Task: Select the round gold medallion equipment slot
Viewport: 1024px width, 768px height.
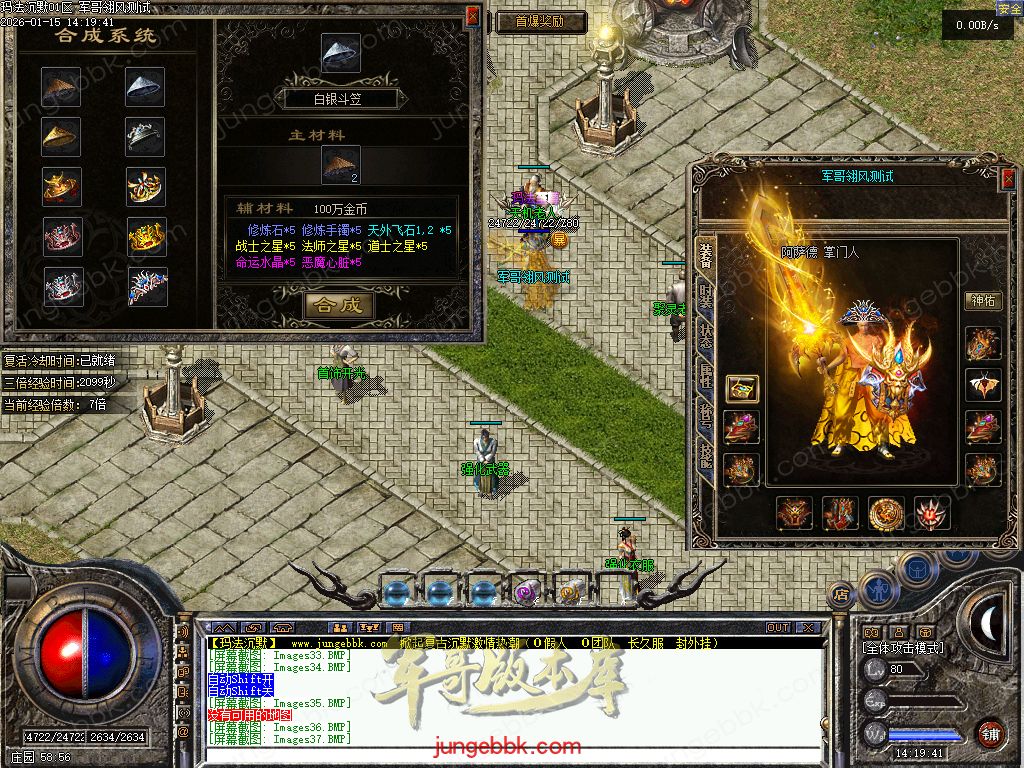Action: [886, 513]
